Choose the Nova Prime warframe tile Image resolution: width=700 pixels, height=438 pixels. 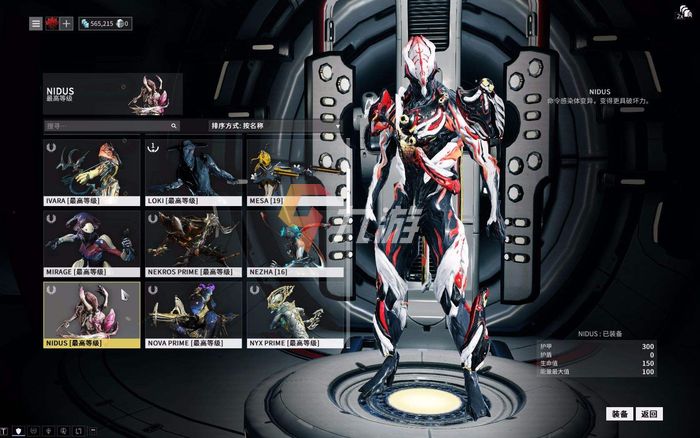[193, 313]
